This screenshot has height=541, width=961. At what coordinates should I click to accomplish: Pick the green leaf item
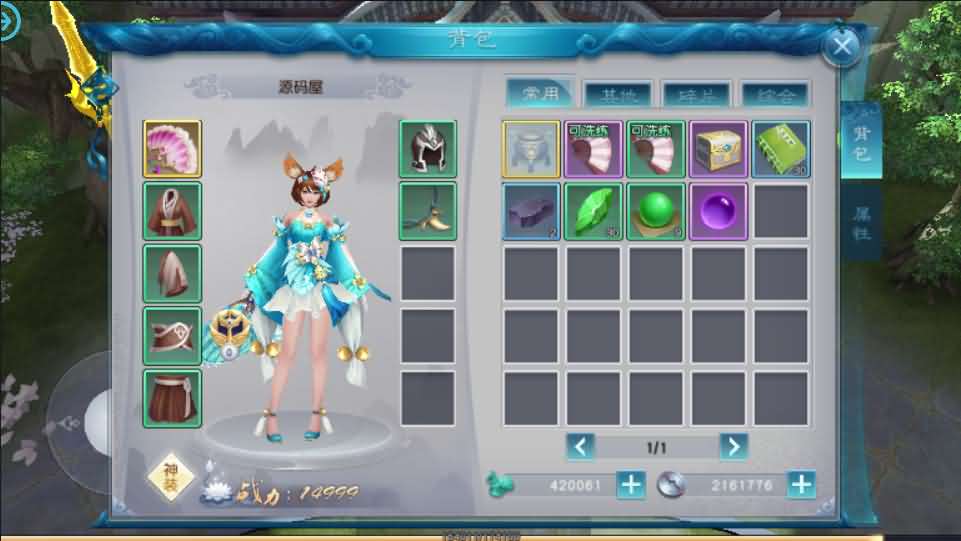click(593, 211)
